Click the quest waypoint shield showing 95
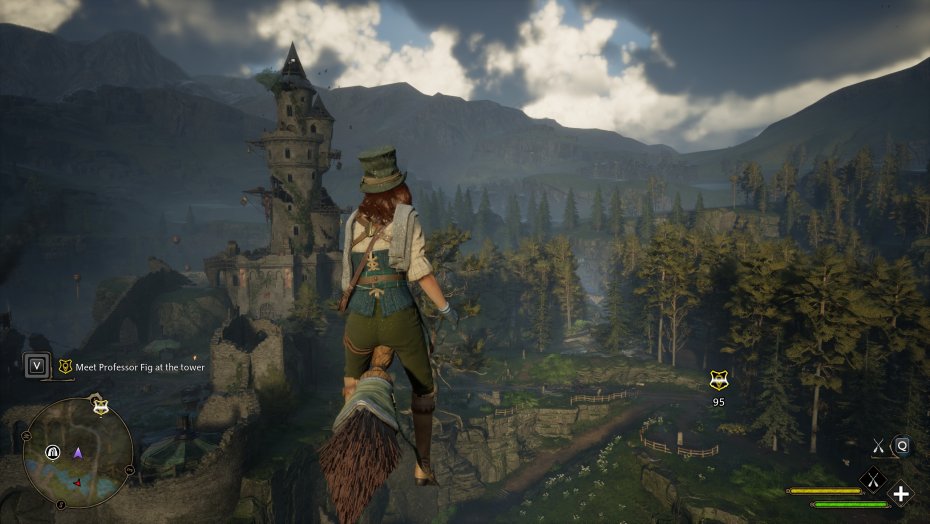 pos(717,380)
